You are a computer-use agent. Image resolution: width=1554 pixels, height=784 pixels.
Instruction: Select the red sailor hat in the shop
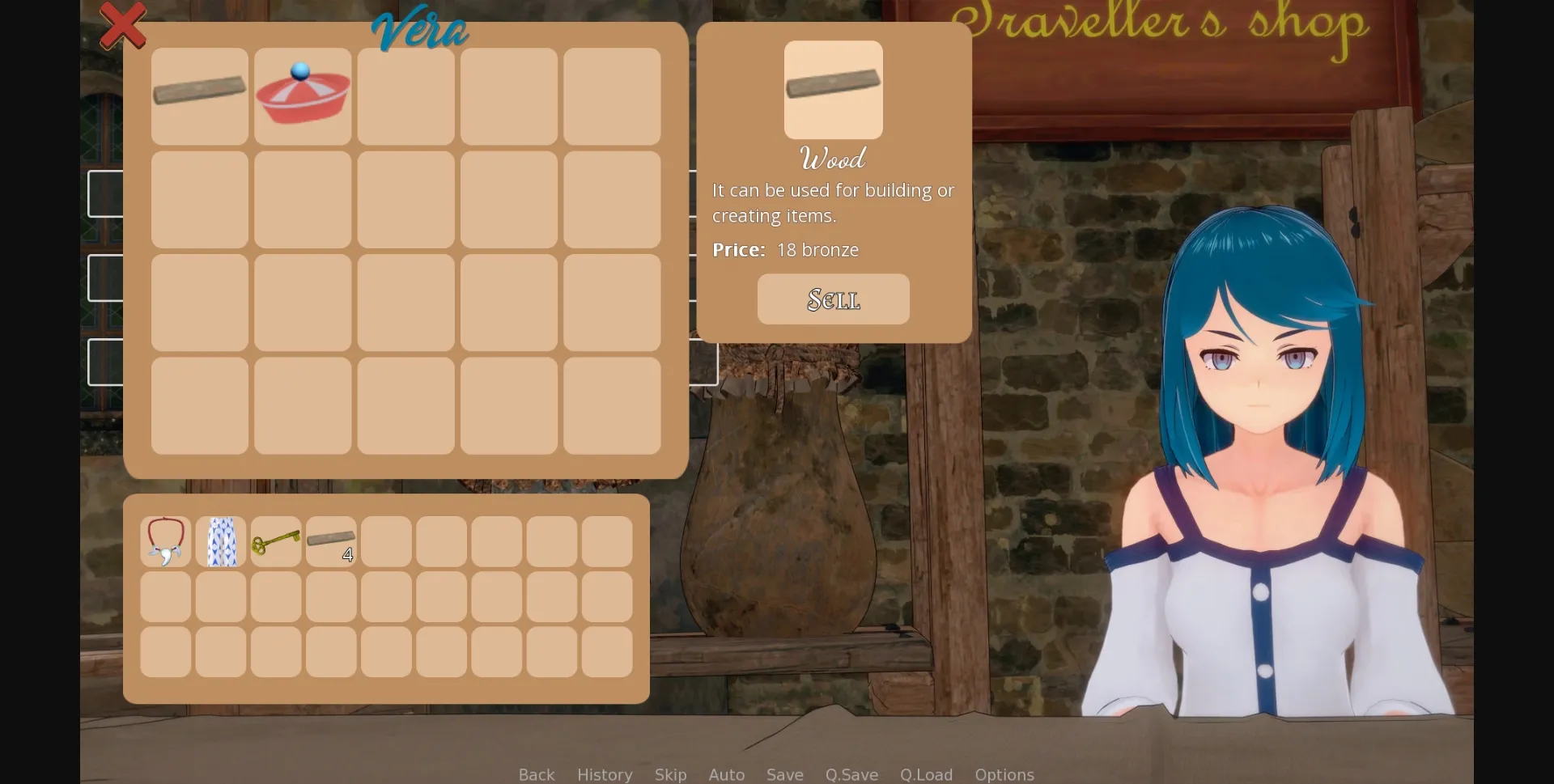(301, 95)
